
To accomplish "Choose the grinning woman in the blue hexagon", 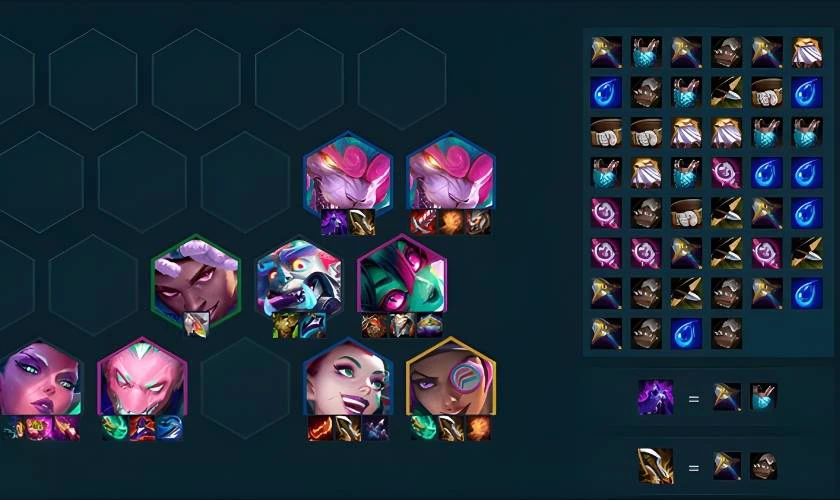I will (347, 380).
